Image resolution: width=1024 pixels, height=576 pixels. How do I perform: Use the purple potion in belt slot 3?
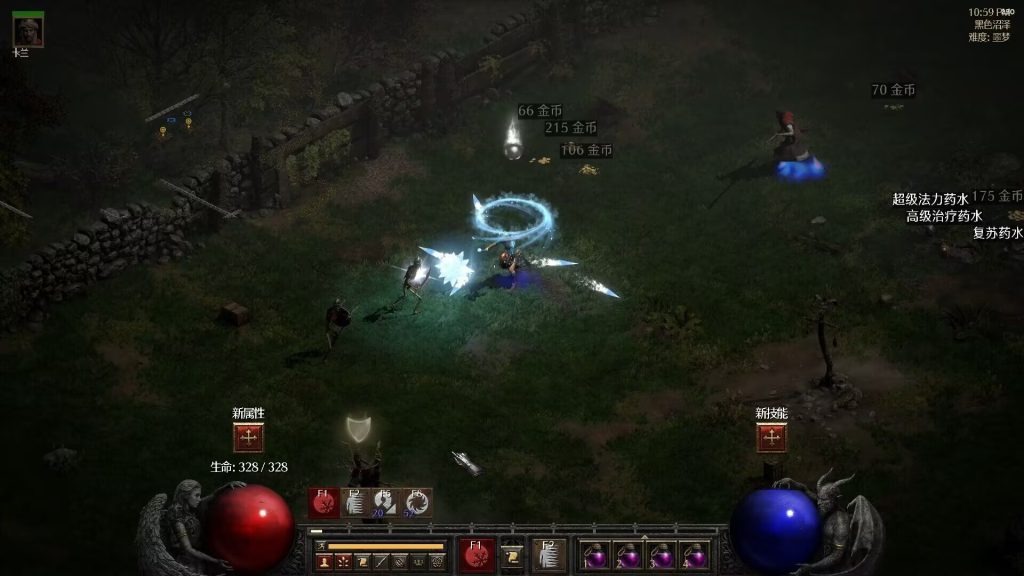click(x=661, y=555)
